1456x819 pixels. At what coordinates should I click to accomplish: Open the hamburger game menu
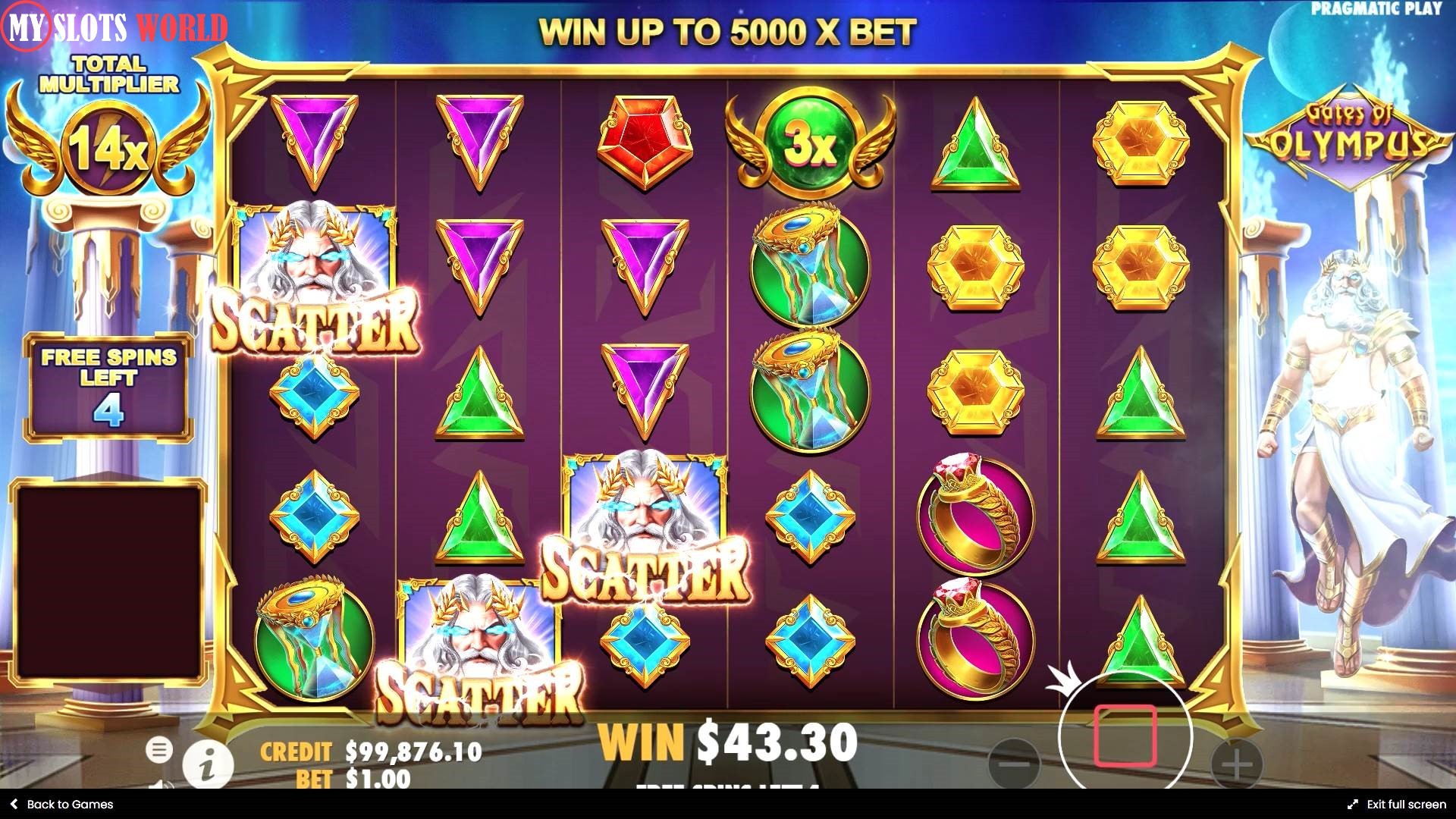tap(160, 749)
